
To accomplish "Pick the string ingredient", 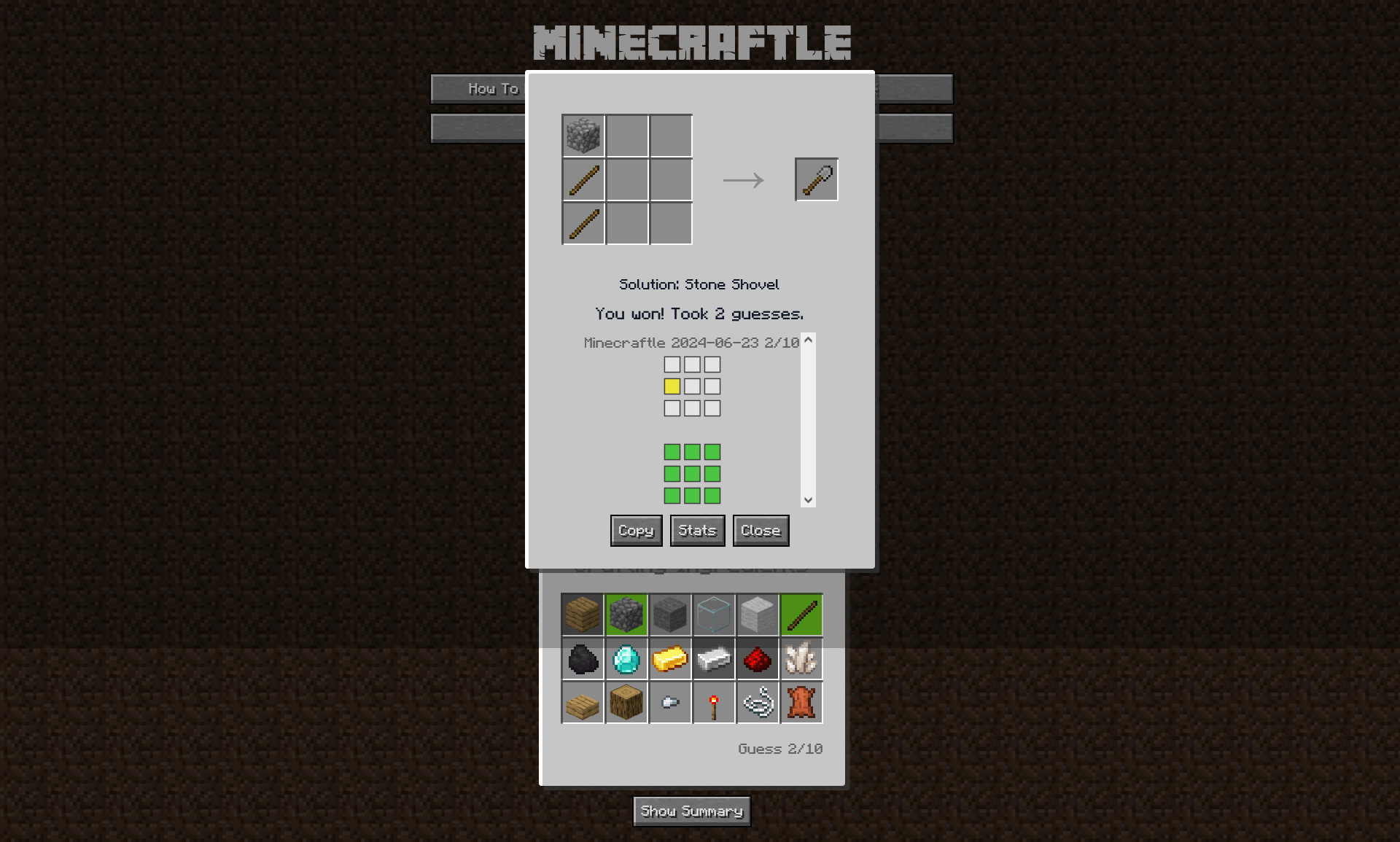I will 758,702.
